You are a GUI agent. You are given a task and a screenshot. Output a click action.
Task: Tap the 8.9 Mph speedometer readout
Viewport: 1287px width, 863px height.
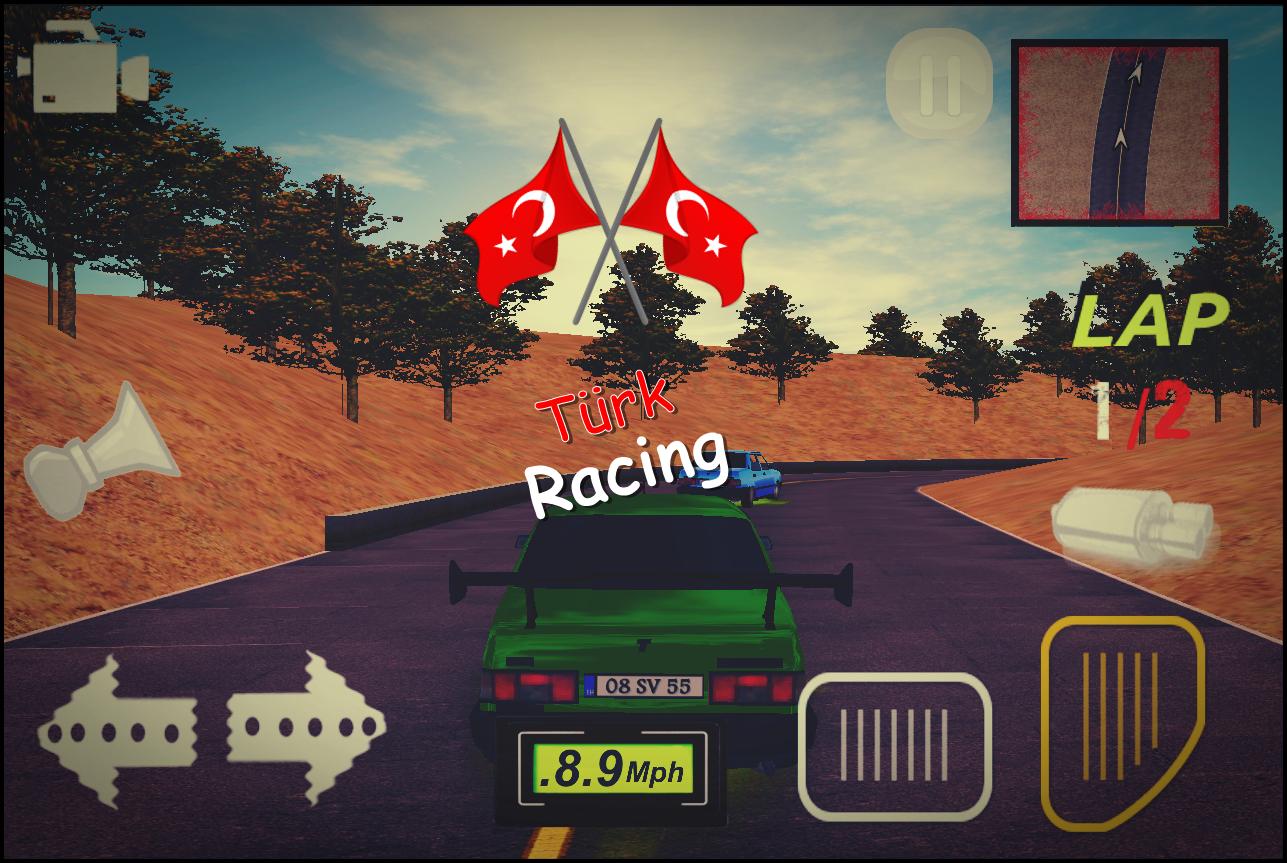[611, 769]
